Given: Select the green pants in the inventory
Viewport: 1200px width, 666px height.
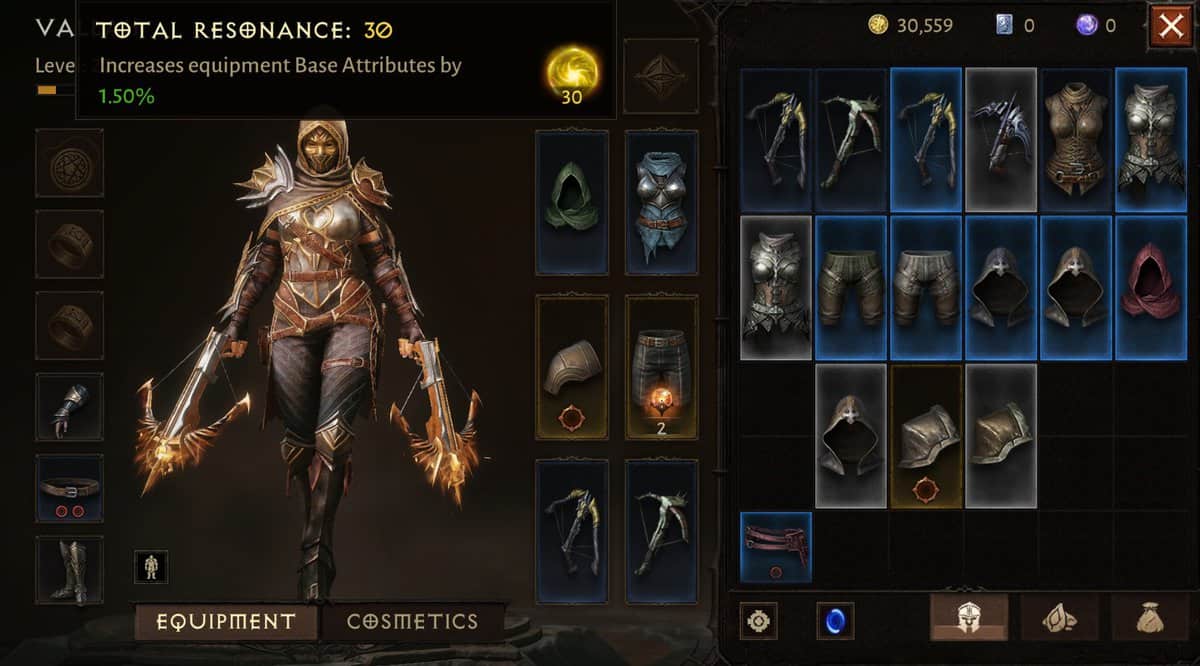Looking at the screenshot, I should [x=852, y=288].
